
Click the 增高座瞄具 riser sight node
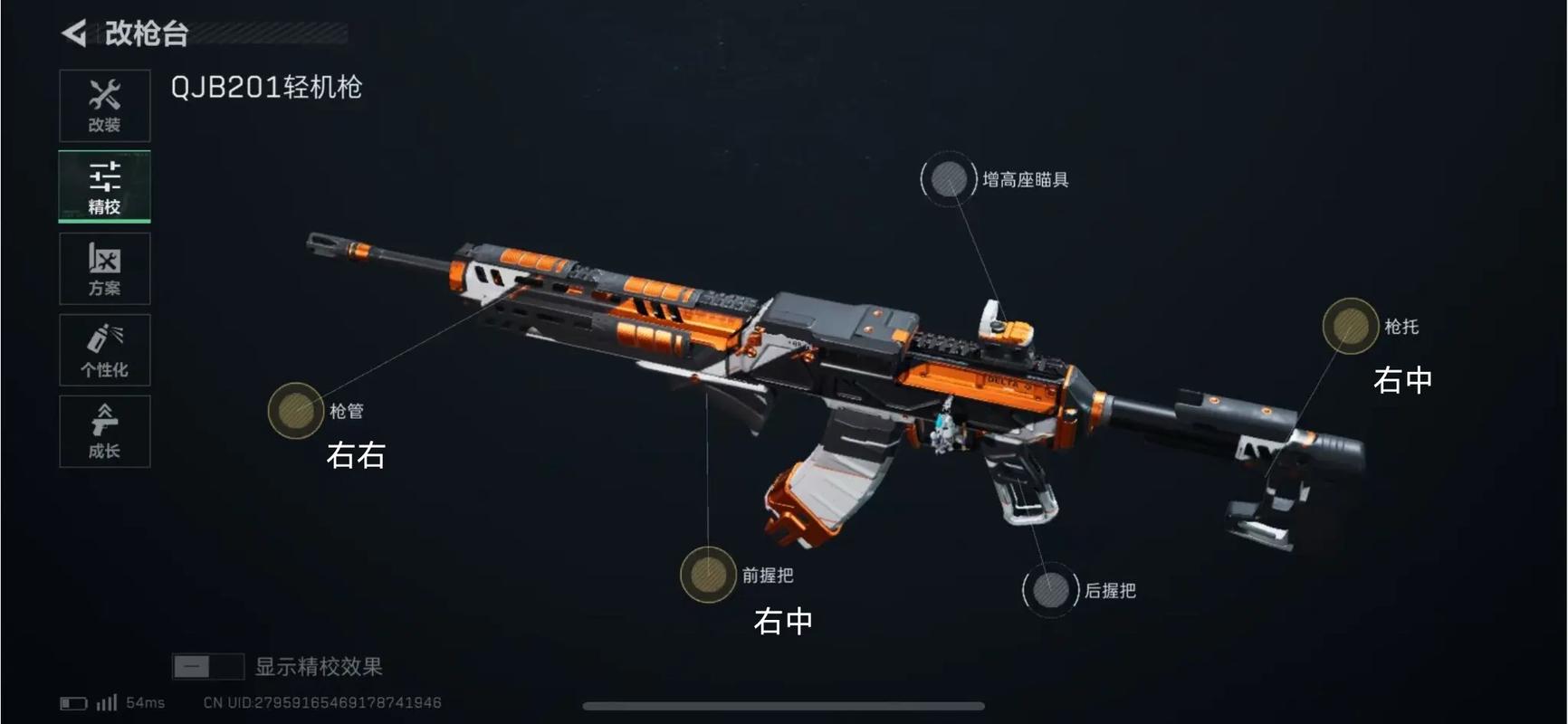click(947, 177)
